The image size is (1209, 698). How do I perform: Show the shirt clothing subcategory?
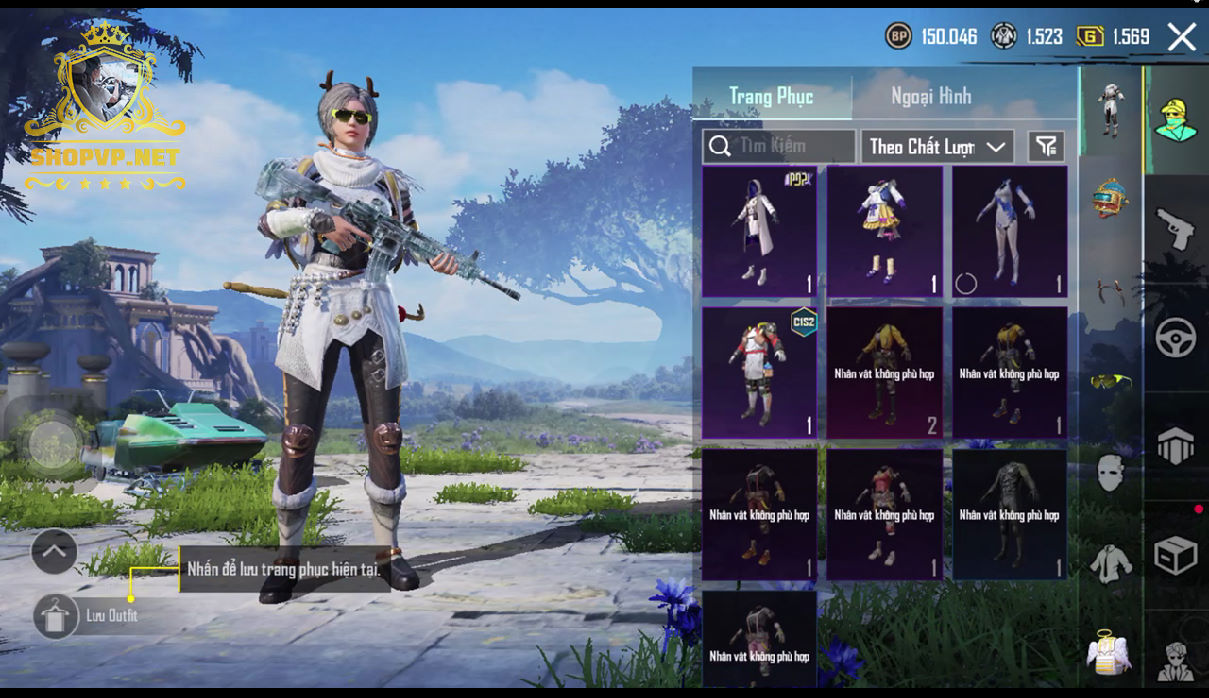(x=1110, y=563)
